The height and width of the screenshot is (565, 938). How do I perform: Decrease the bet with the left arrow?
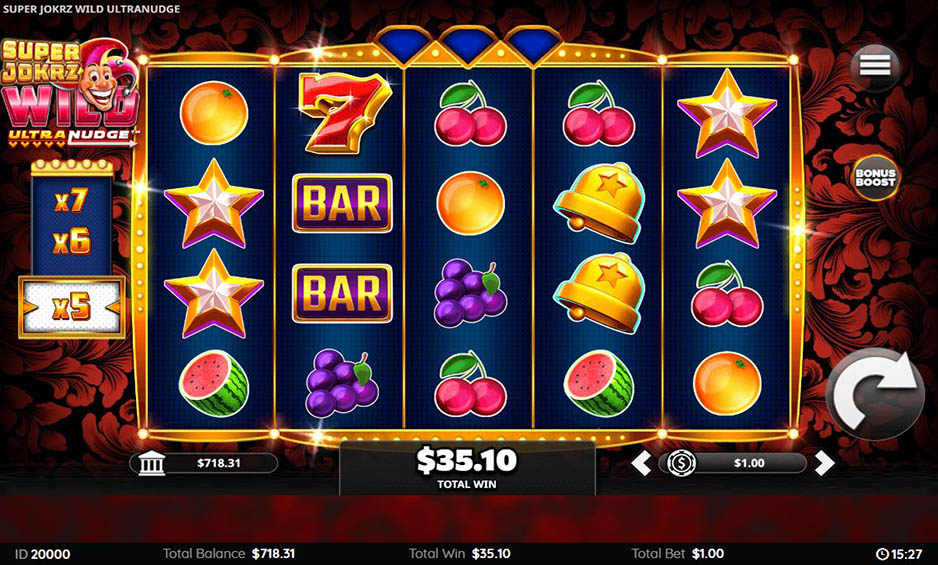642,463
